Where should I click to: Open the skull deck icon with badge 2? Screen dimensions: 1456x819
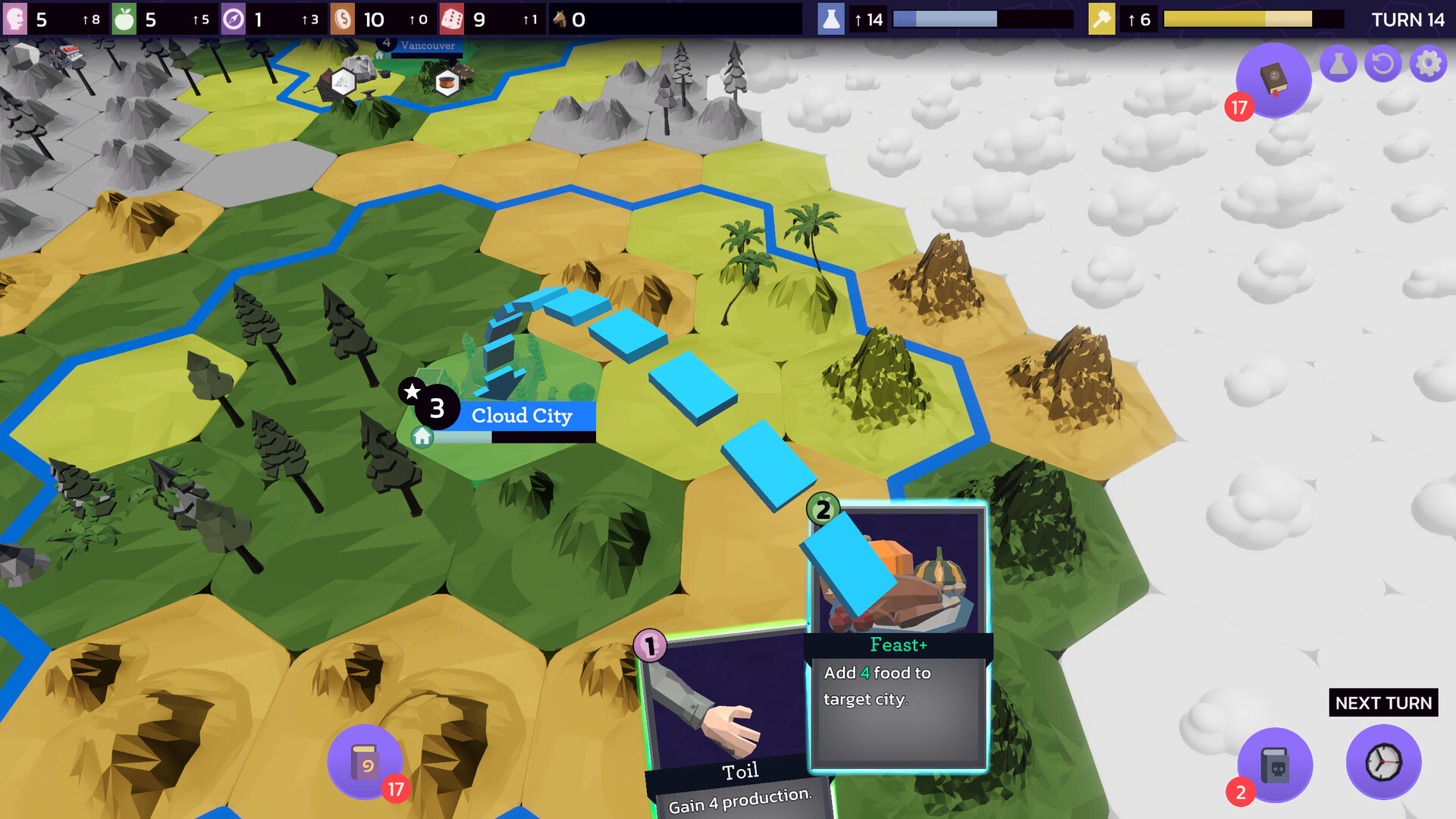[1275, 764]
